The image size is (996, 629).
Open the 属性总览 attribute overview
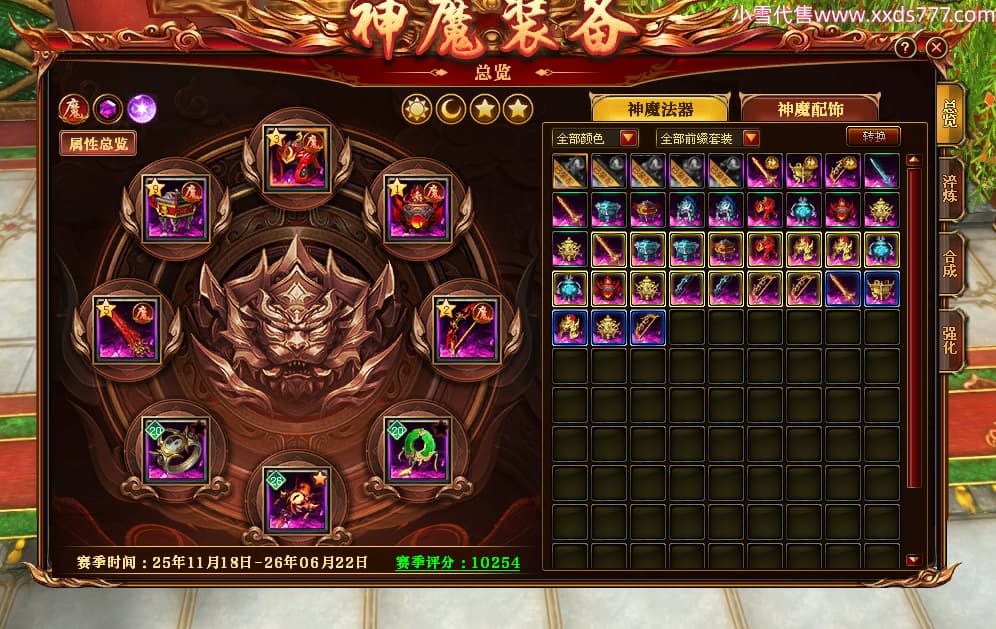(97, 143)
